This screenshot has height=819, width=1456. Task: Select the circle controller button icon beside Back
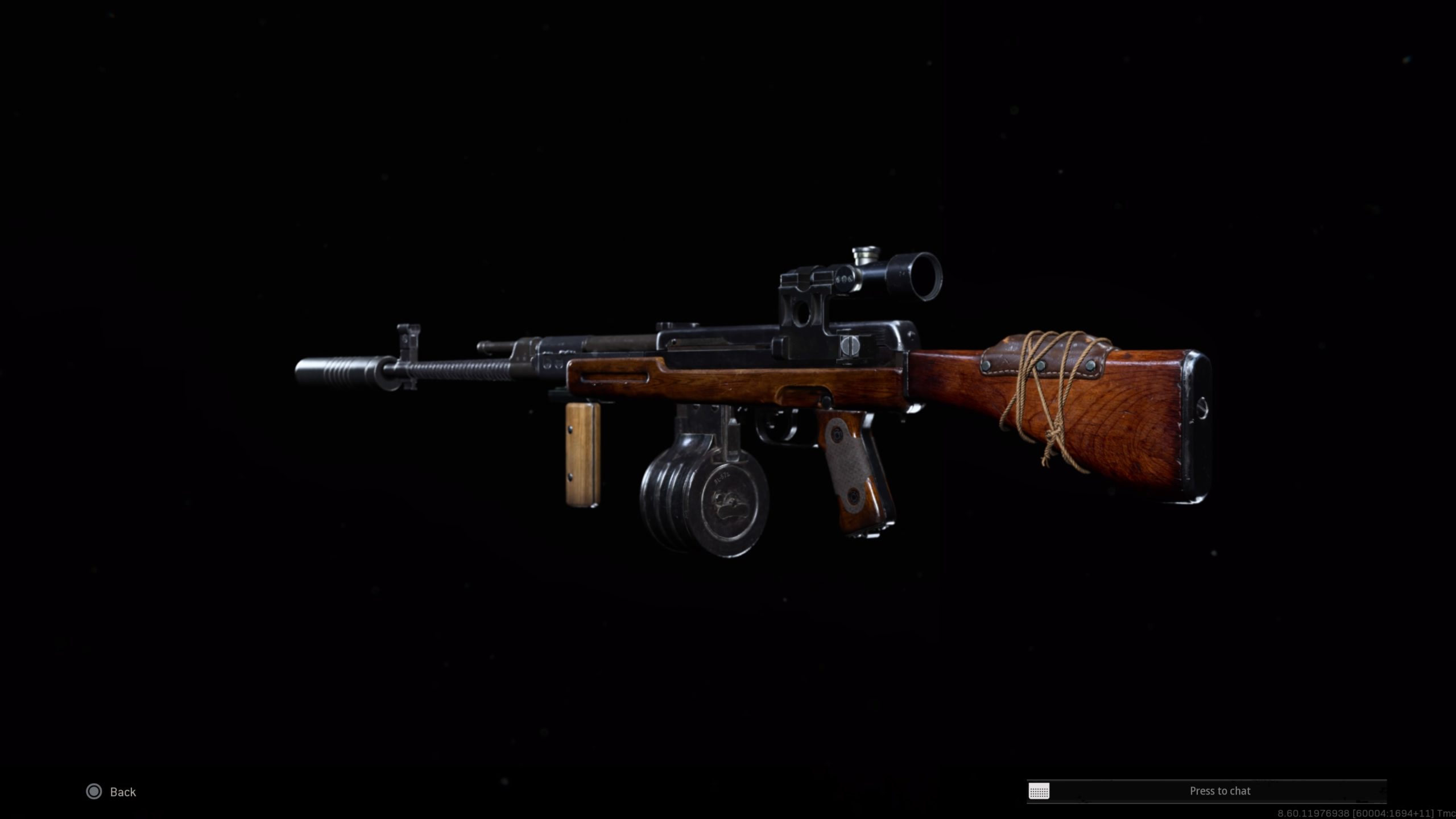tap(93, 792)
